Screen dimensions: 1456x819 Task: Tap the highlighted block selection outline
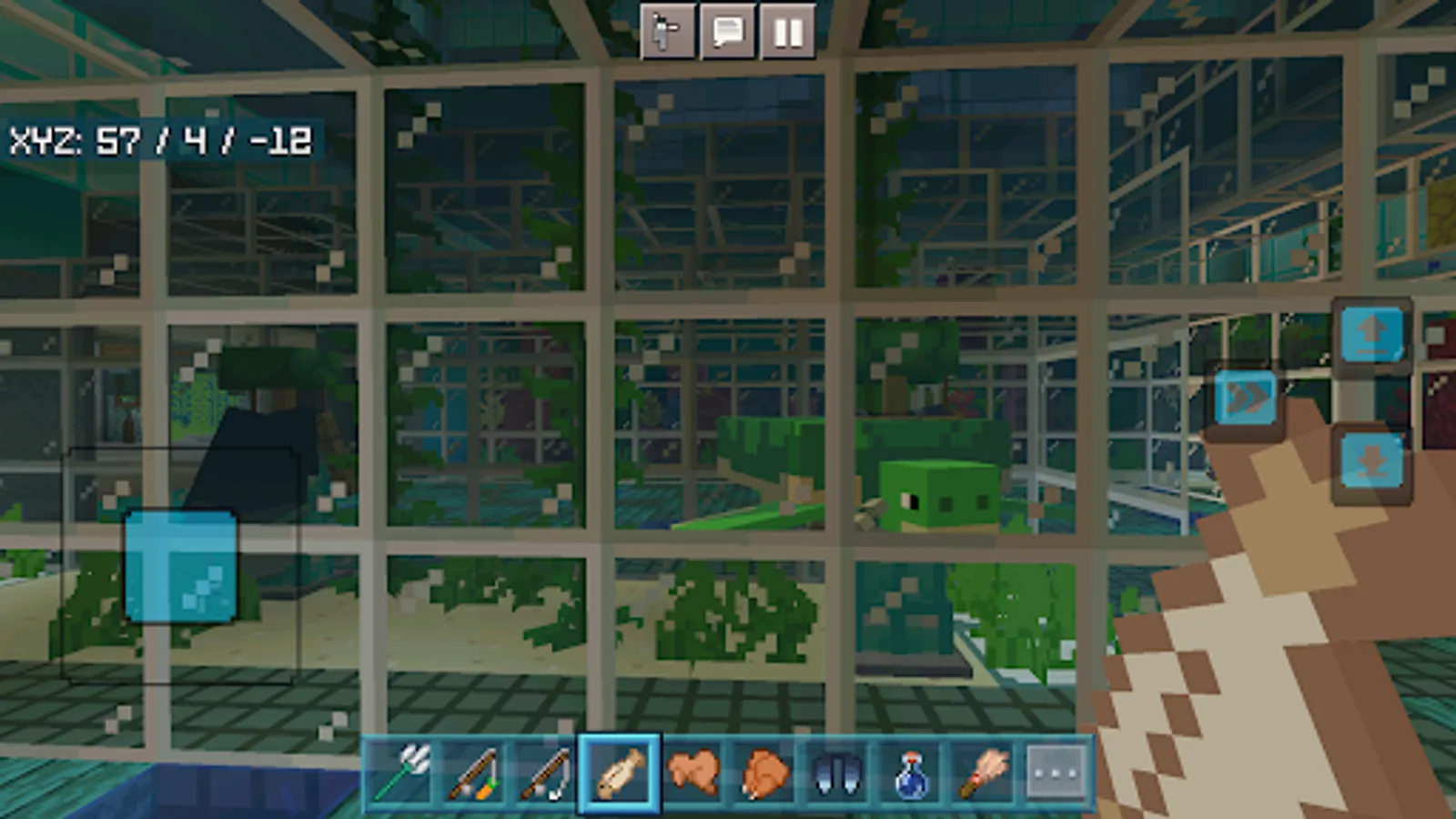point(182,564)
